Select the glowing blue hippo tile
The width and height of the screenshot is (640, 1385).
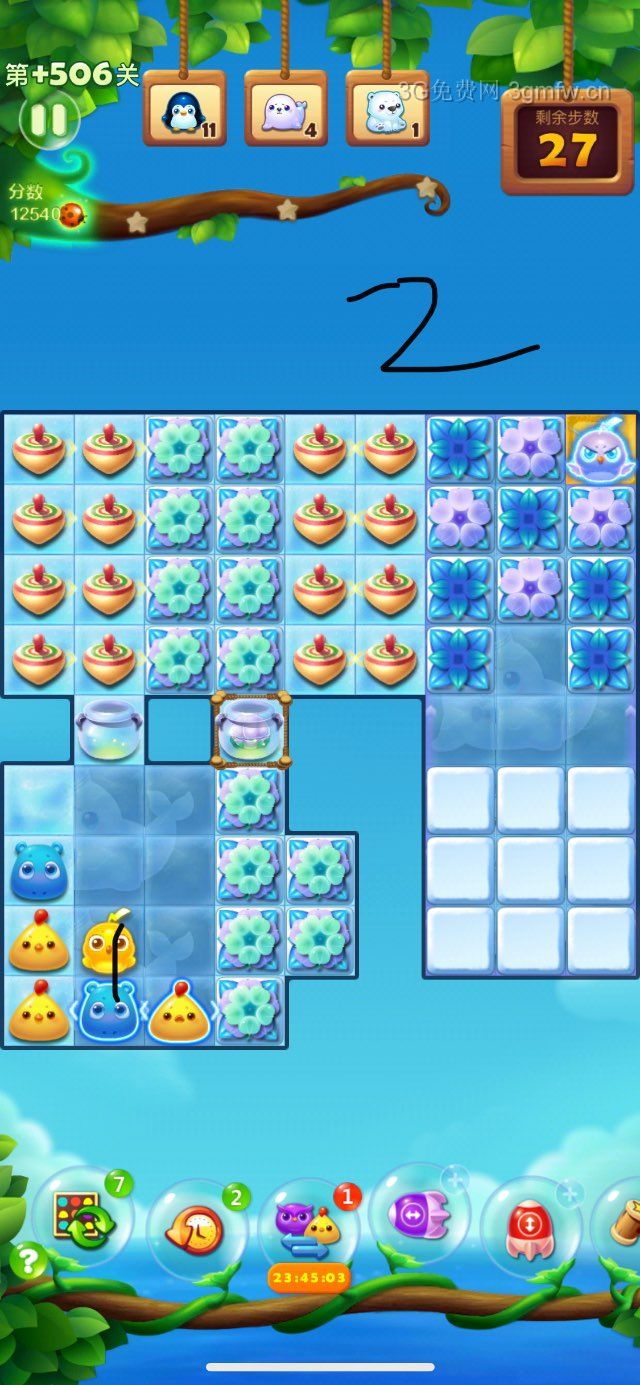point(109,1010)
